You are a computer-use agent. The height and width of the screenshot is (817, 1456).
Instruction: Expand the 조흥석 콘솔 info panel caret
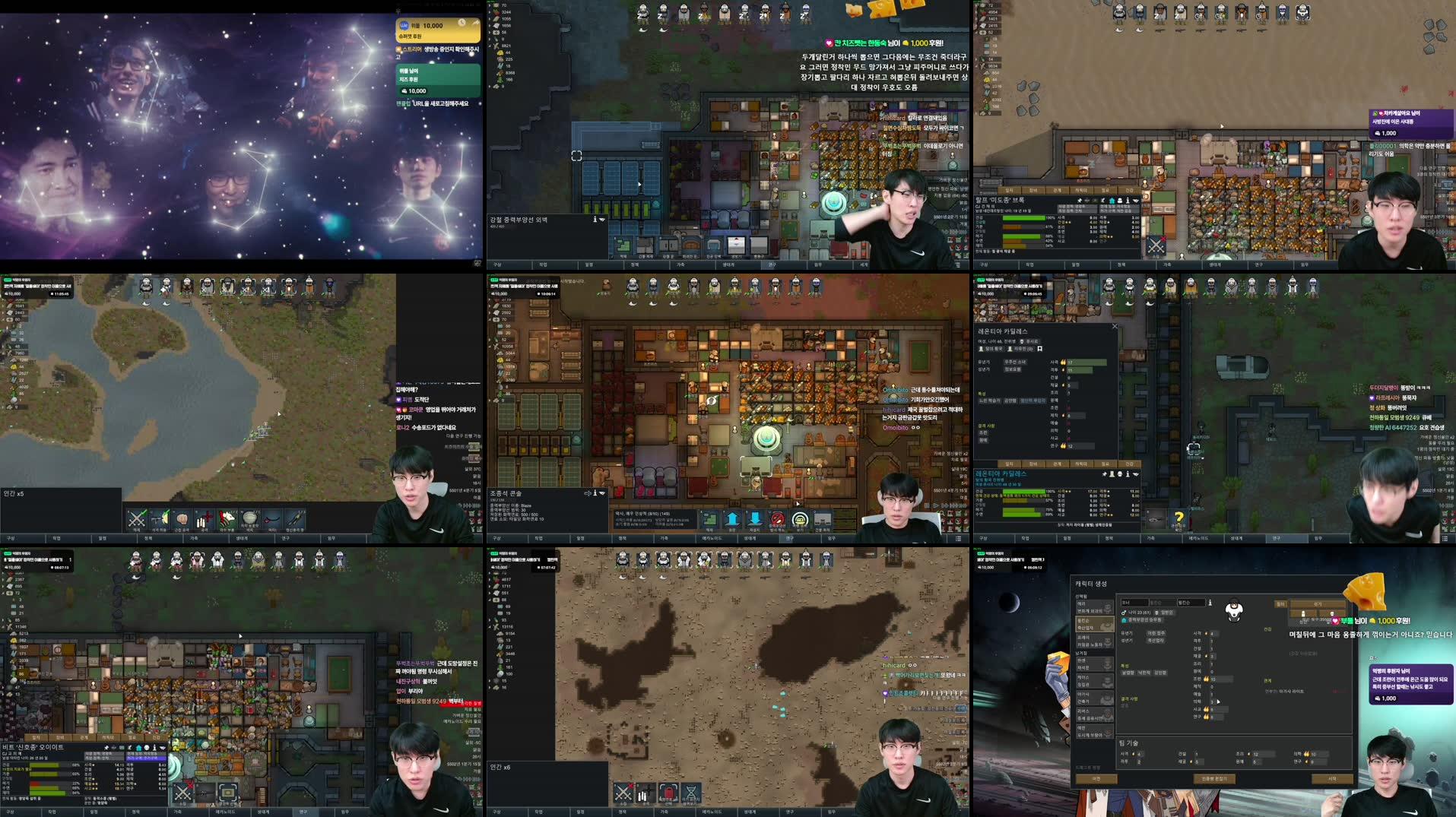click(601, 493)
